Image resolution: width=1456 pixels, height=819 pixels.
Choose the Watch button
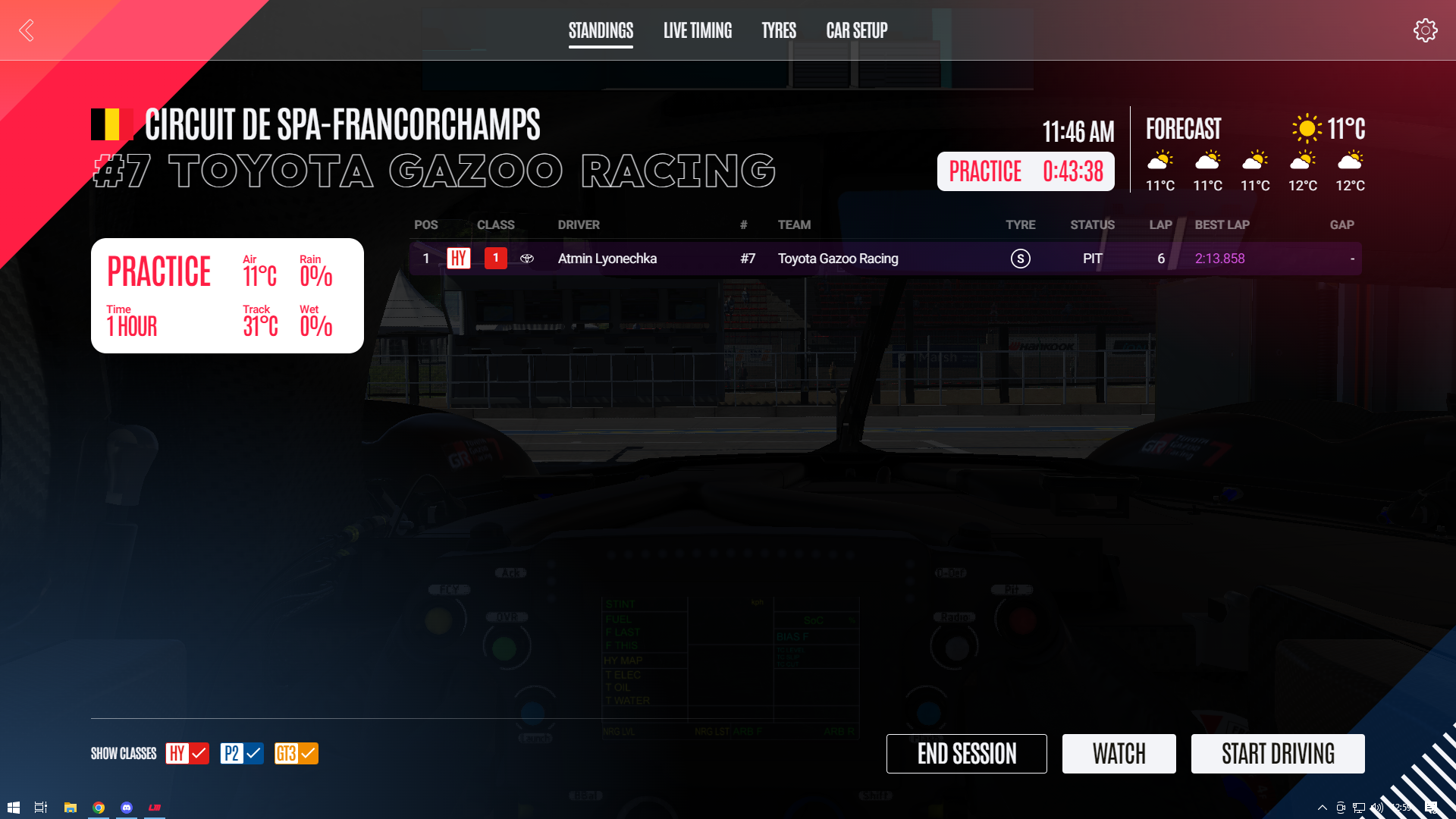(x=1119, y=754)
